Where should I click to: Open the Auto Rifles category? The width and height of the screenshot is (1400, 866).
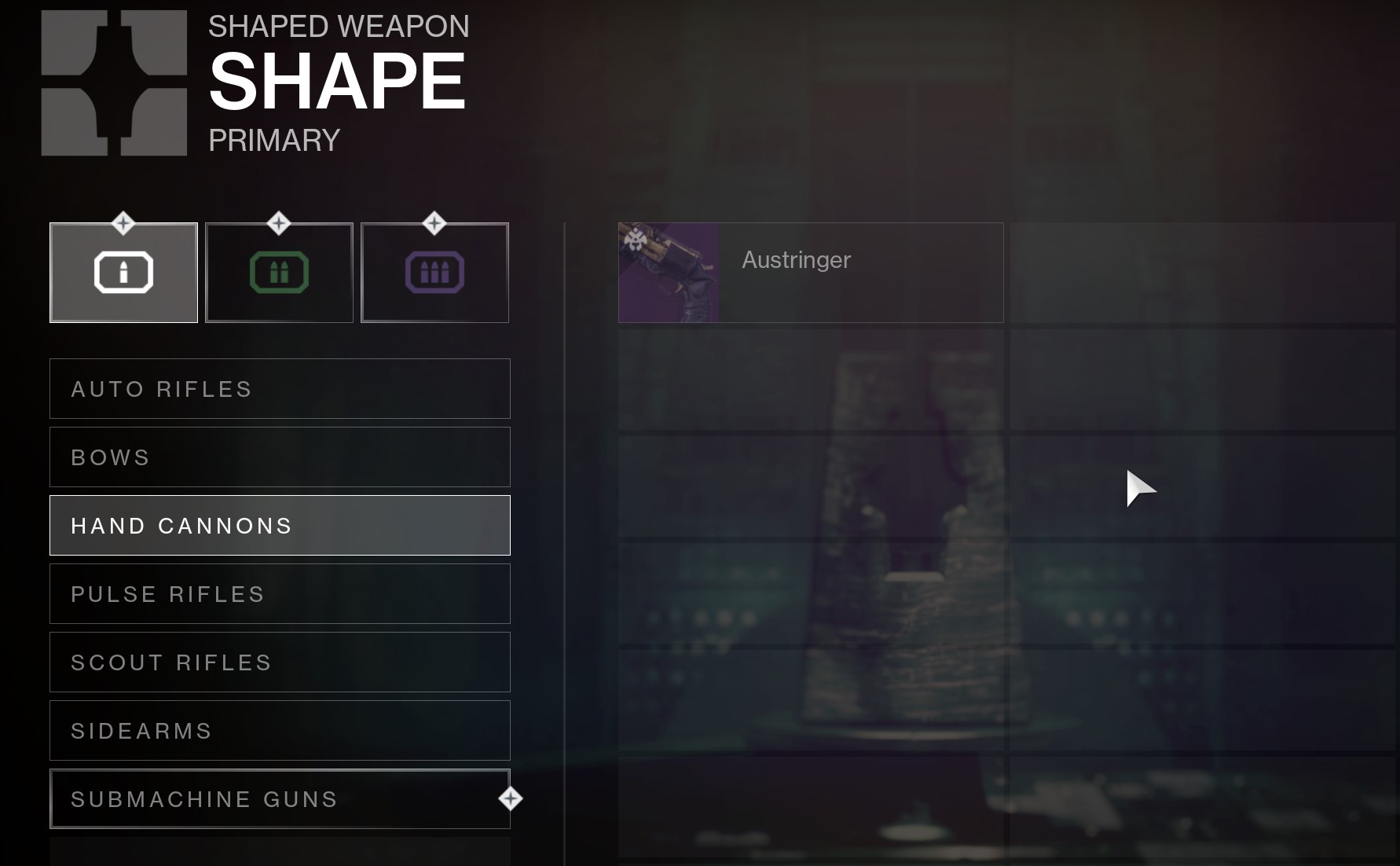280,389
